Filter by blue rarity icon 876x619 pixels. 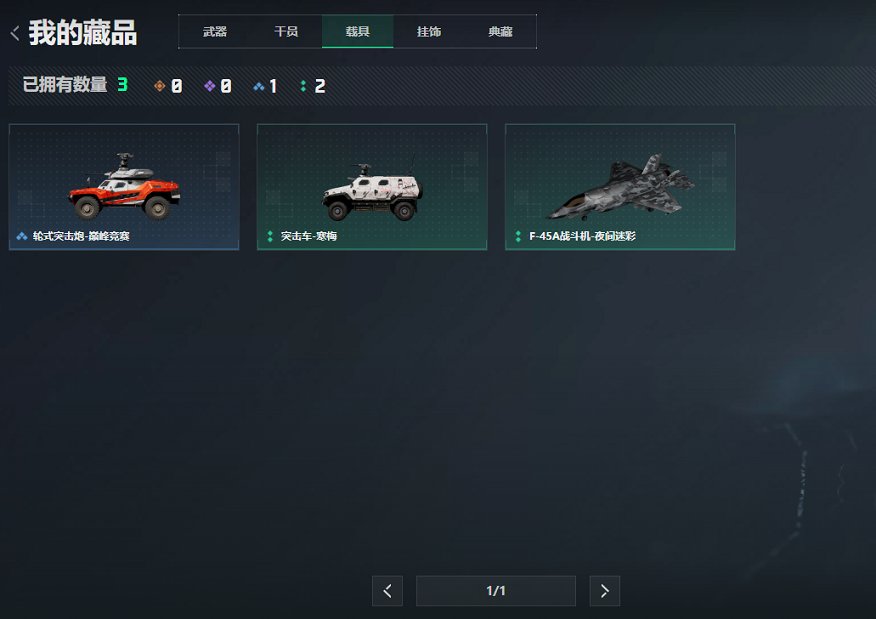pos(259,86)
